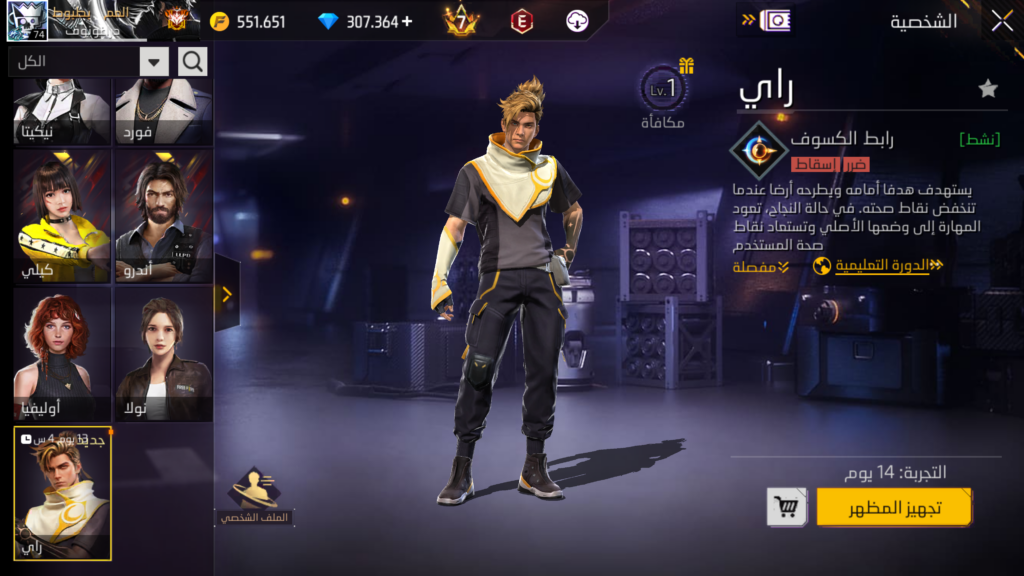Screen dimensions: 1024x576
Task: Expand the character list side arrow
Action: click(227, 294)
